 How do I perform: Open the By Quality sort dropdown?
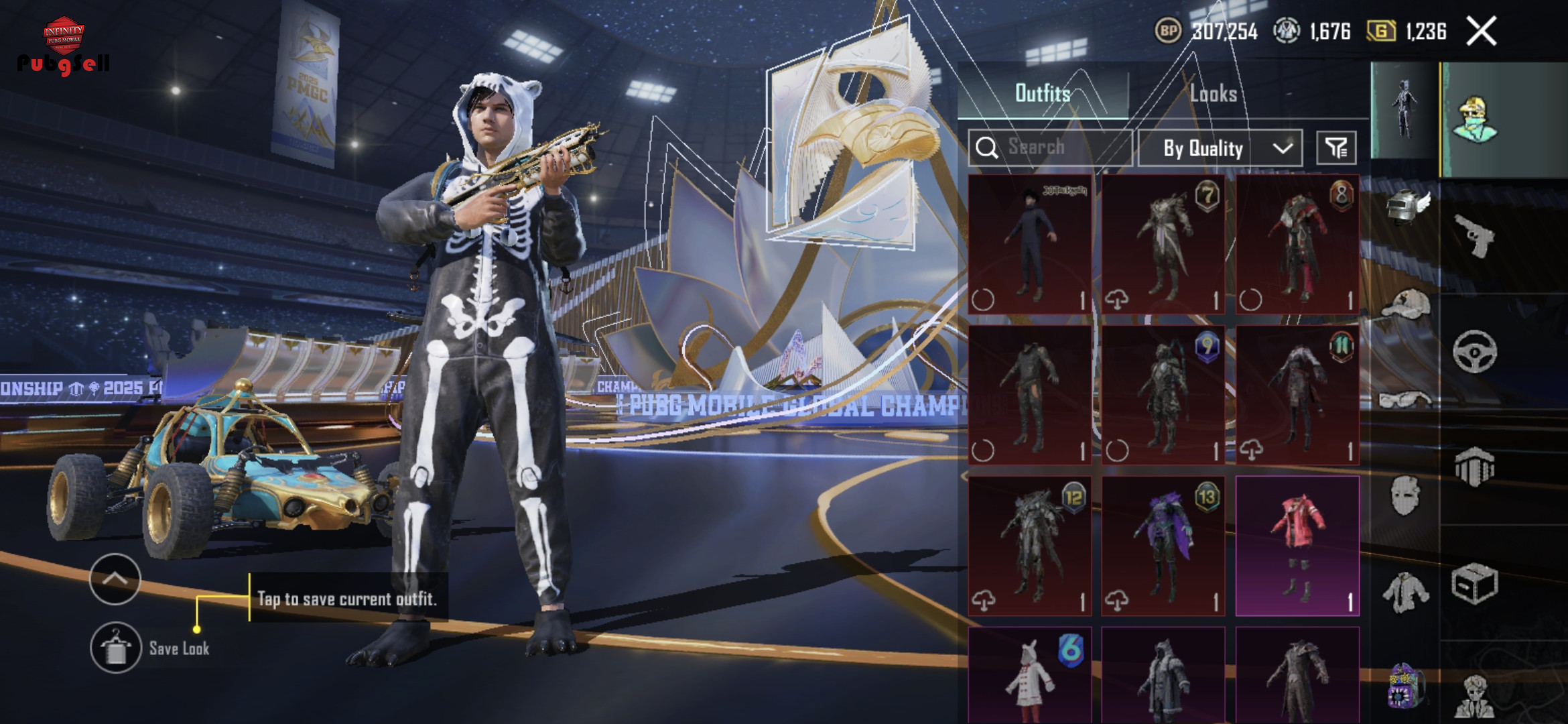[1220, 148]
